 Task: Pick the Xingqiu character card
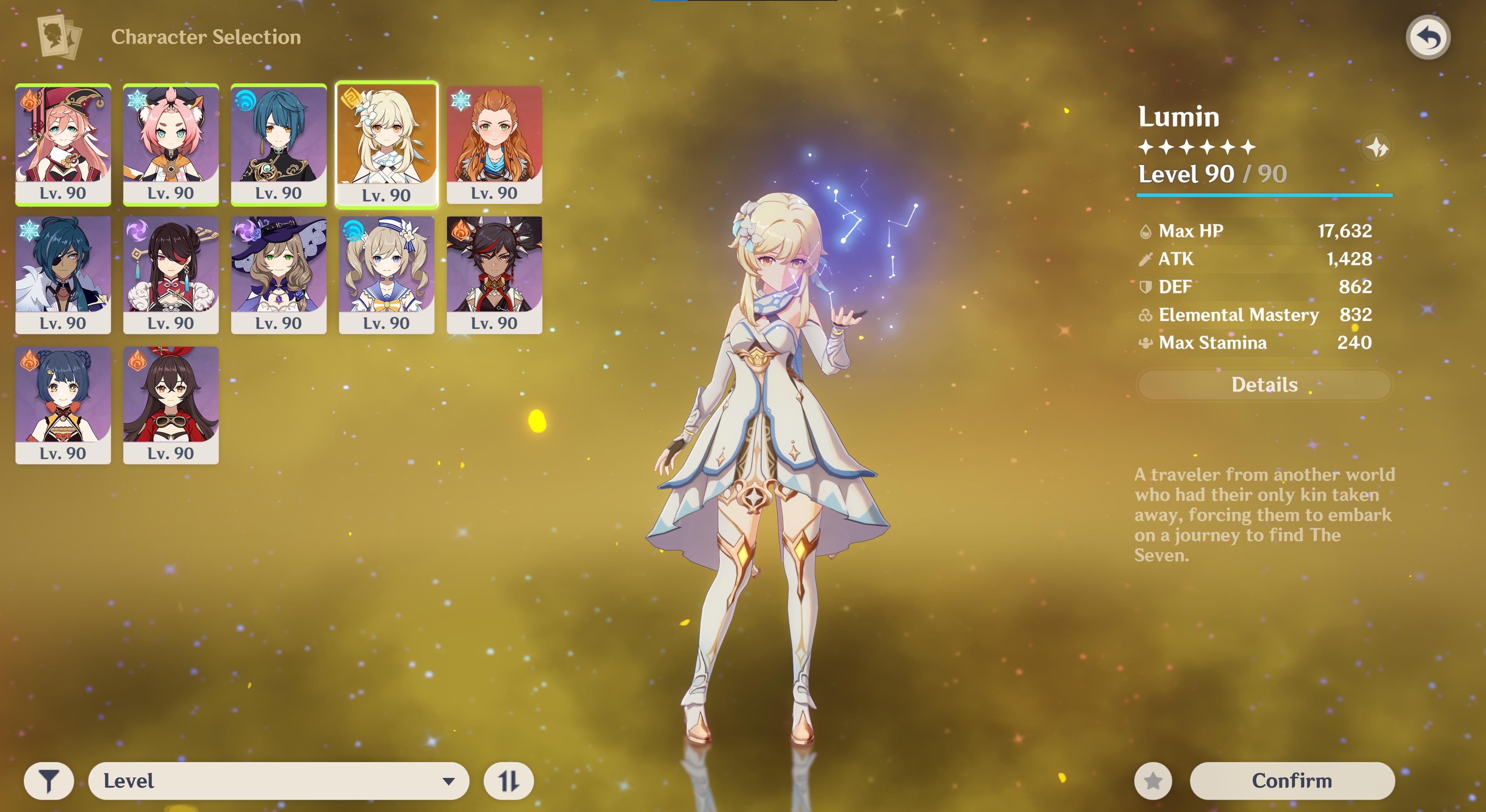279,144
